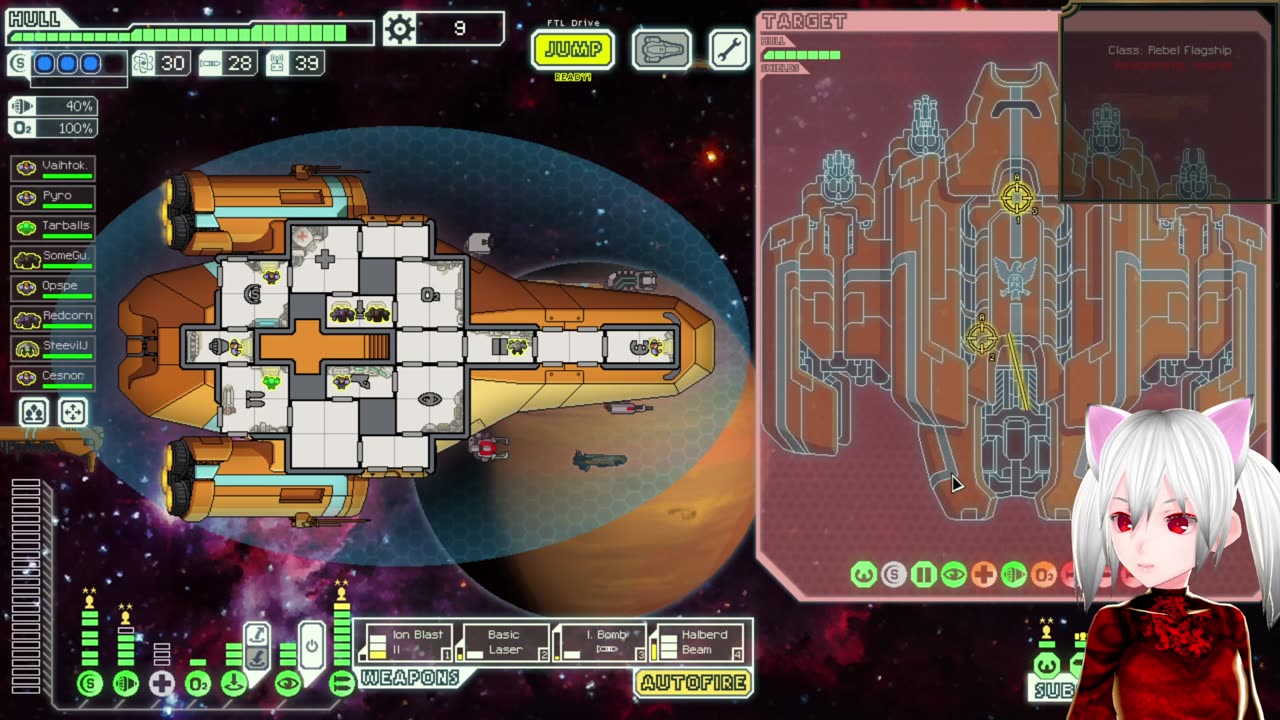Image resolution: width=1280 pixels, height=720 pixels.
Task: Click the shields system power icon
Action: coord(90,684)
